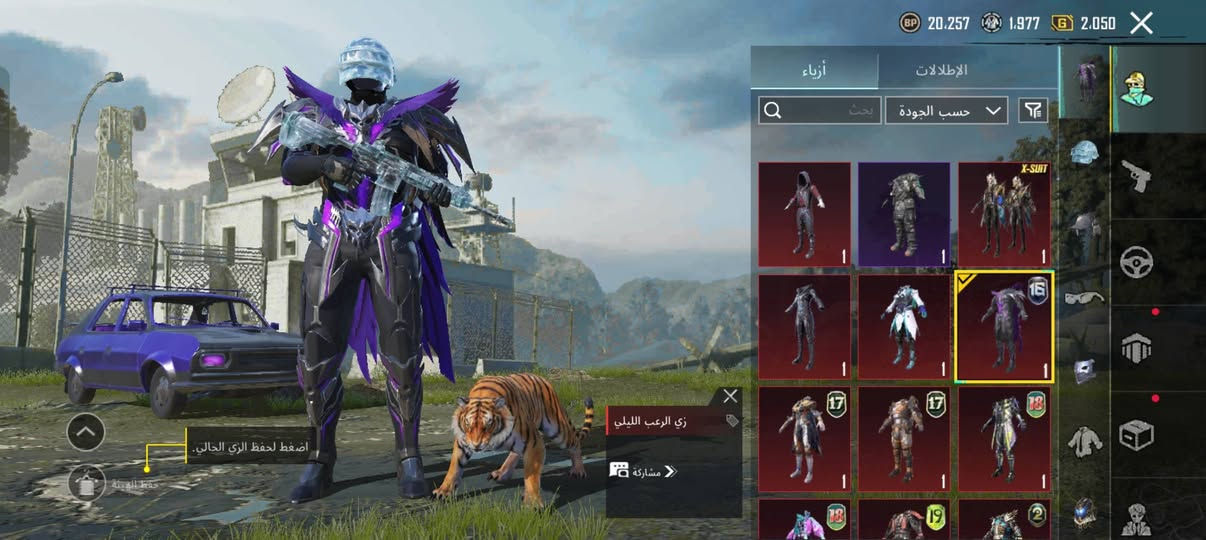Choose the red hooded outfit tile
The image size is (1206, 540).
pyautogui.click(x=804, y=215)
